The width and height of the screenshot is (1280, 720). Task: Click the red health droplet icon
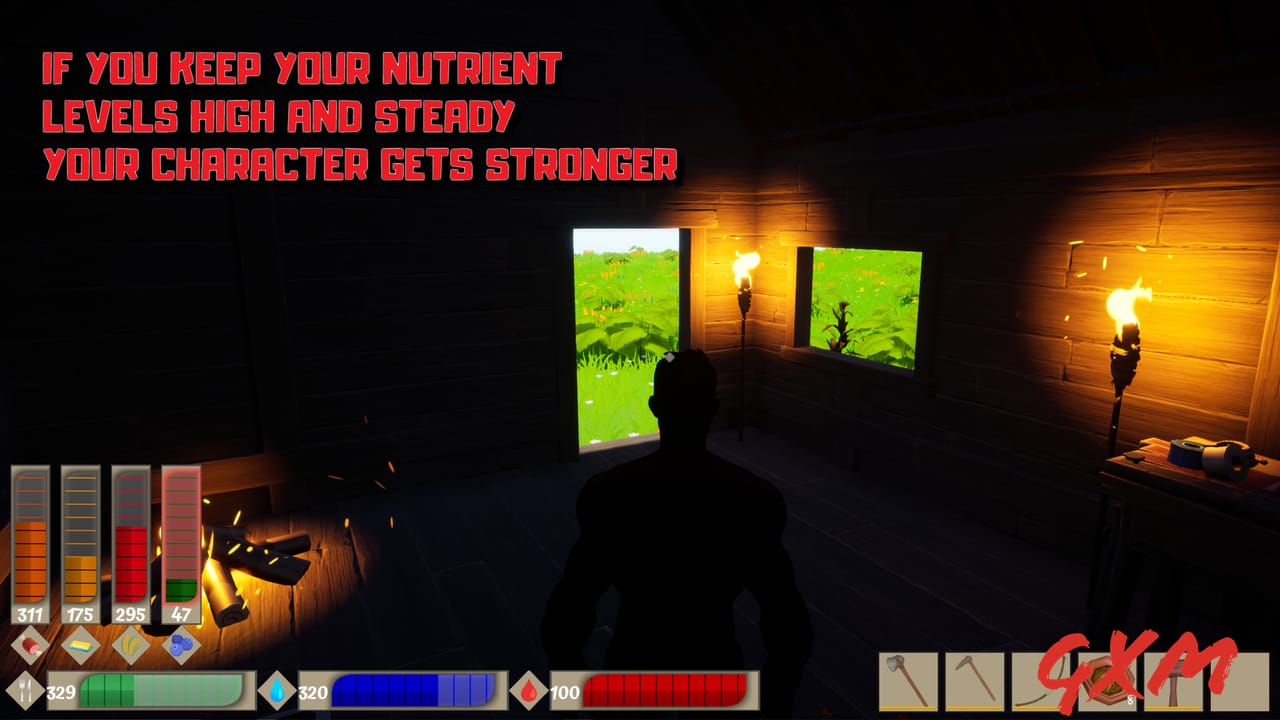tap(530, 689)
